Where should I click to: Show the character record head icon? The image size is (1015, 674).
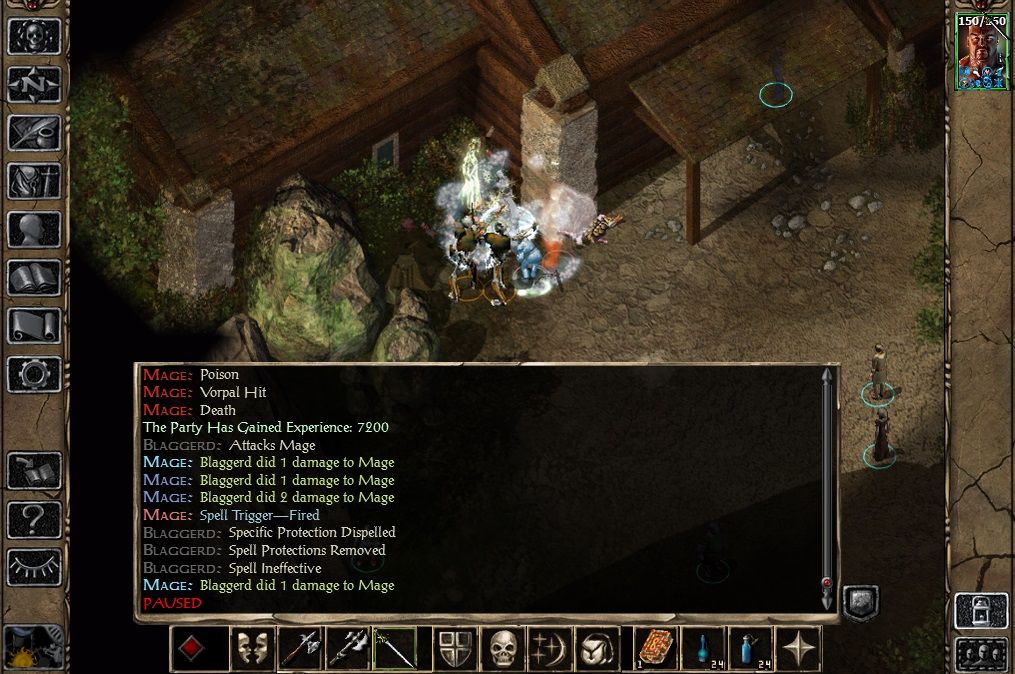[34, 229]
